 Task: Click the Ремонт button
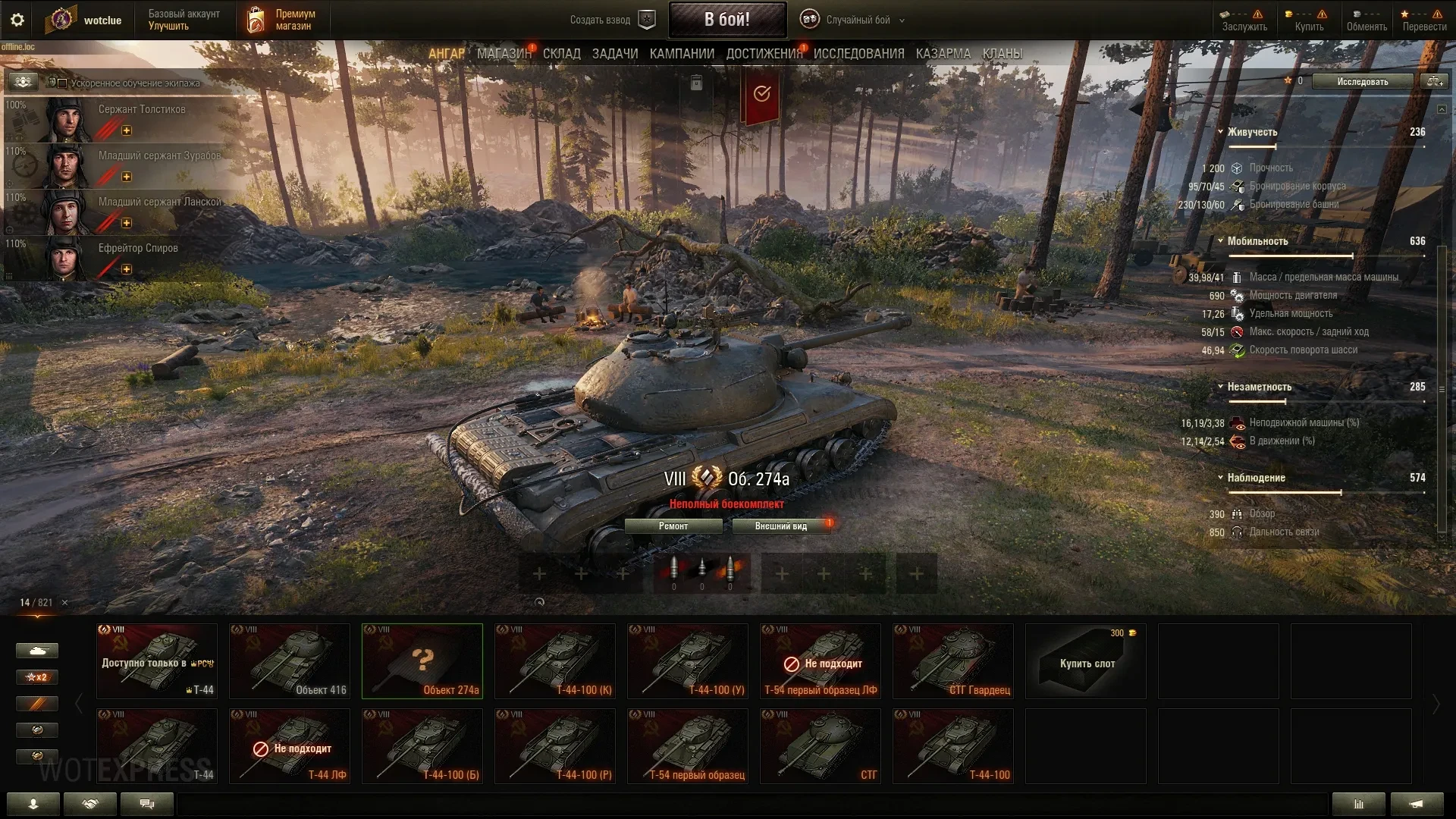673,526
